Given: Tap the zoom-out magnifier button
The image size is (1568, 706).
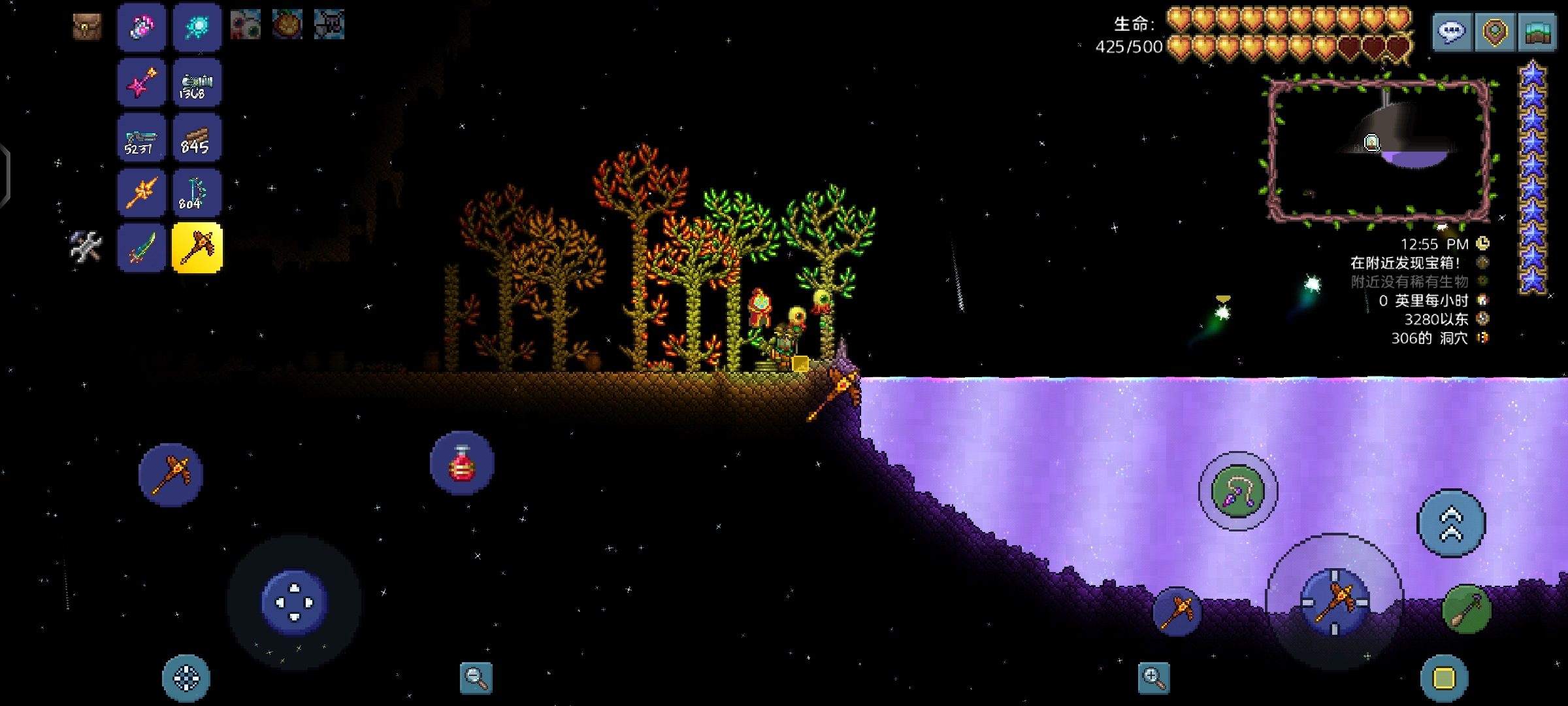Looking at the screenshot, I should [x=476, y=677].
